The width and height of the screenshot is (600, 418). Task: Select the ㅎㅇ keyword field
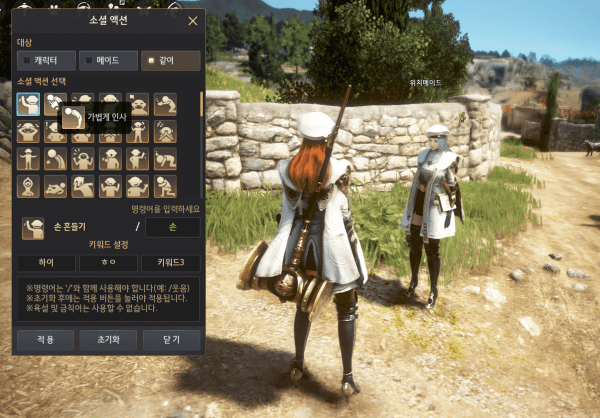pos(108,263)
